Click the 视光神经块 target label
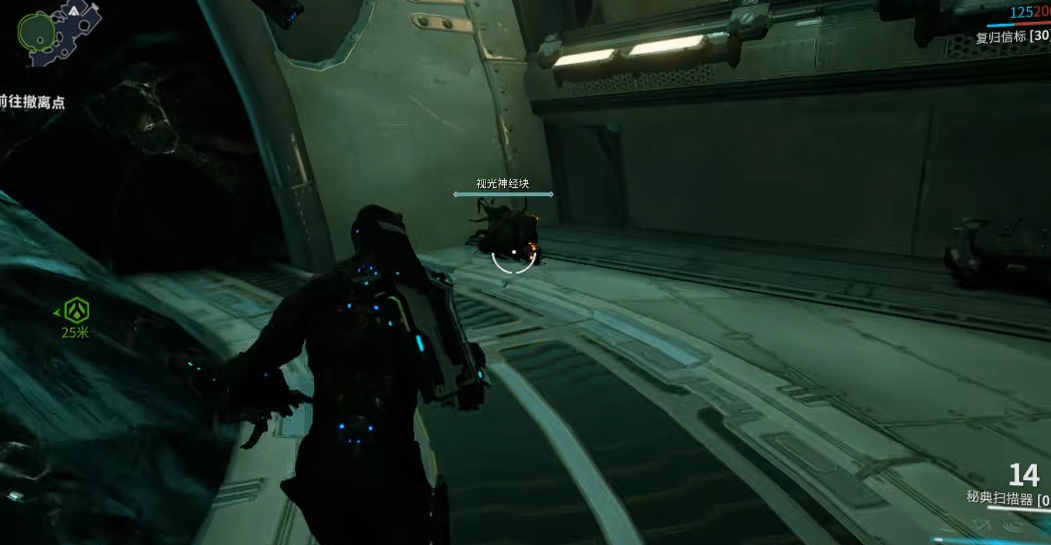 point(502,184)
